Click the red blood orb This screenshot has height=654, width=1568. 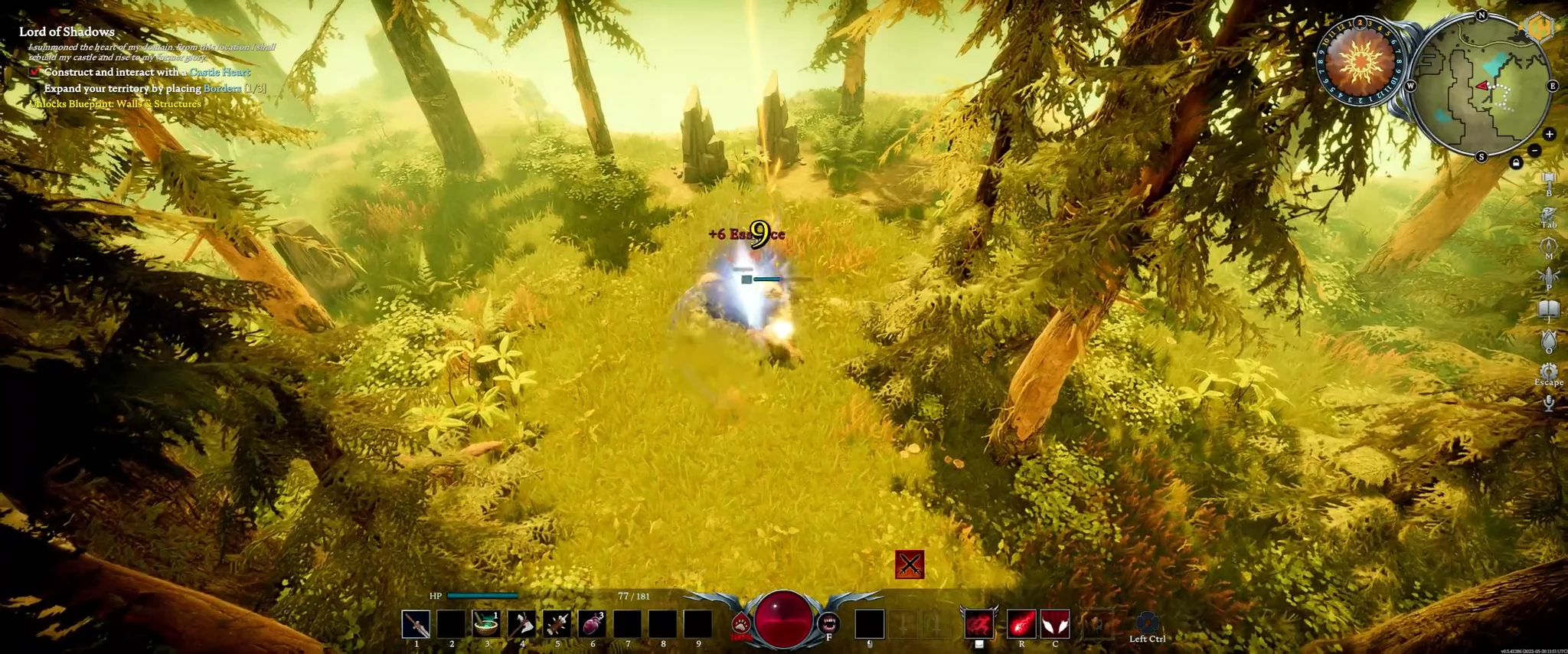click(x=784, y=617)
